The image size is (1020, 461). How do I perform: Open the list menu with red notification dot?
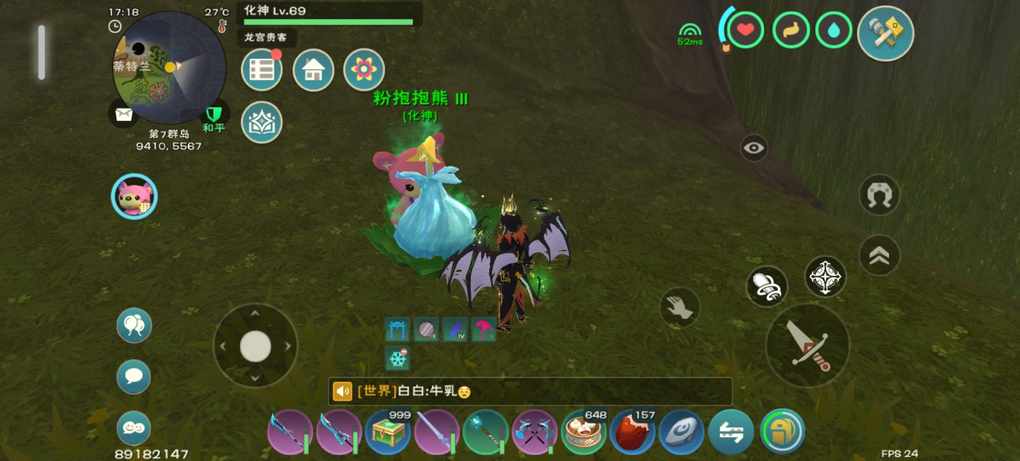(x=262, y=70)
